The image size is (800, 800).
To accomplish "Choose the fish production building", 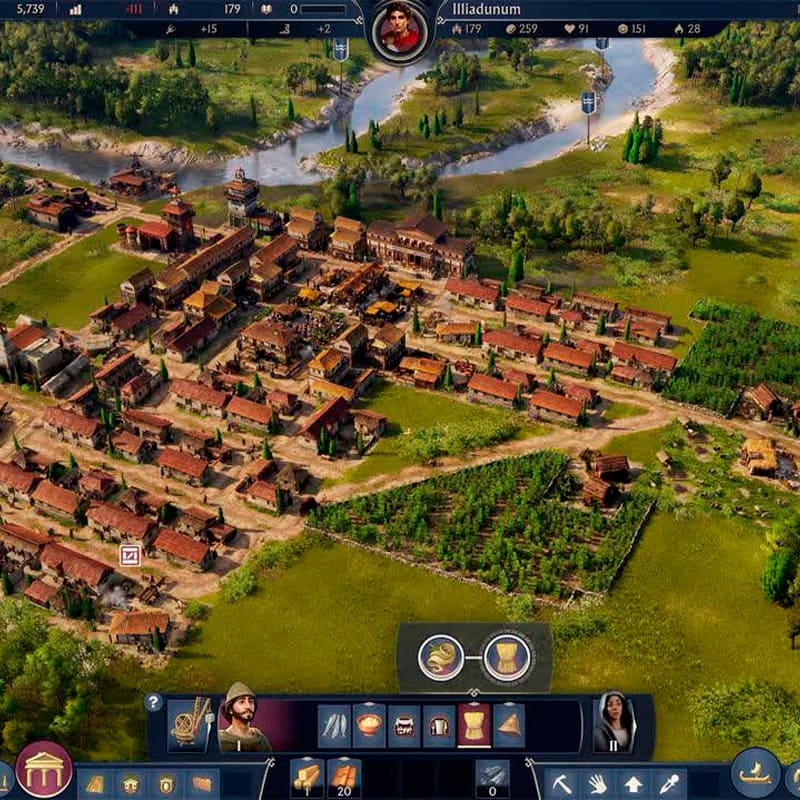I will tap(335, 726).
